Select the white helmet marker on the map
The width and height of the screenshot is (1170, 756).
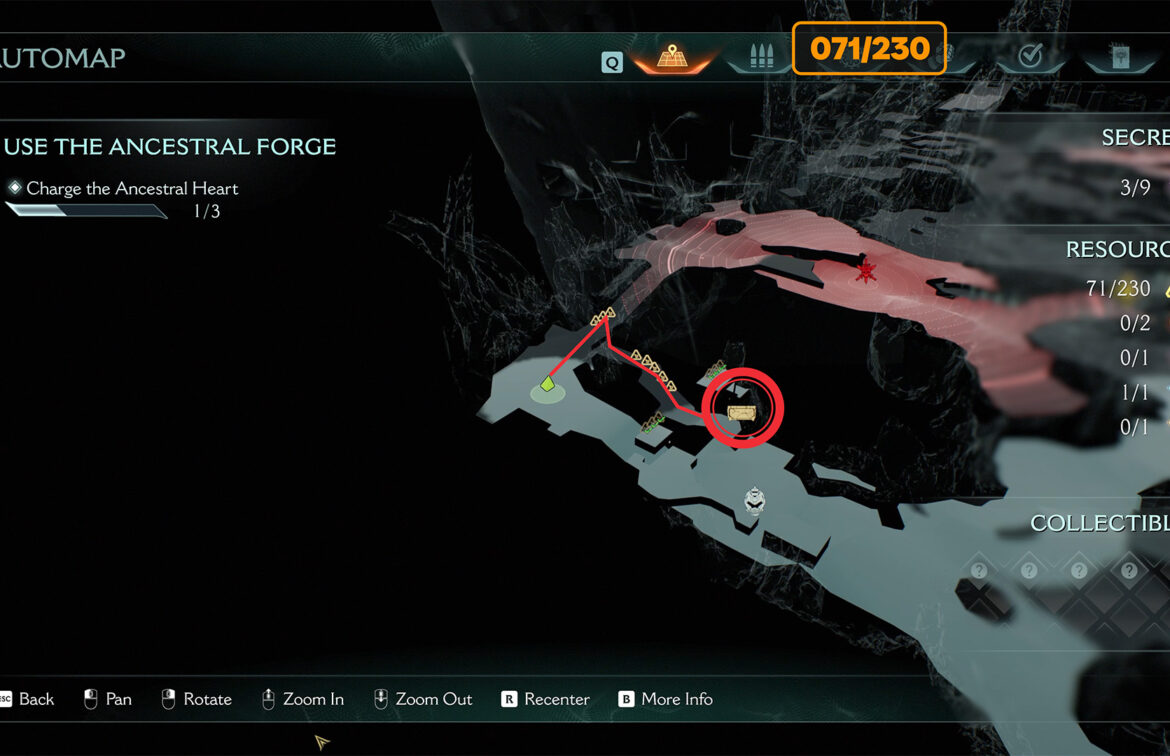[757, 499]
